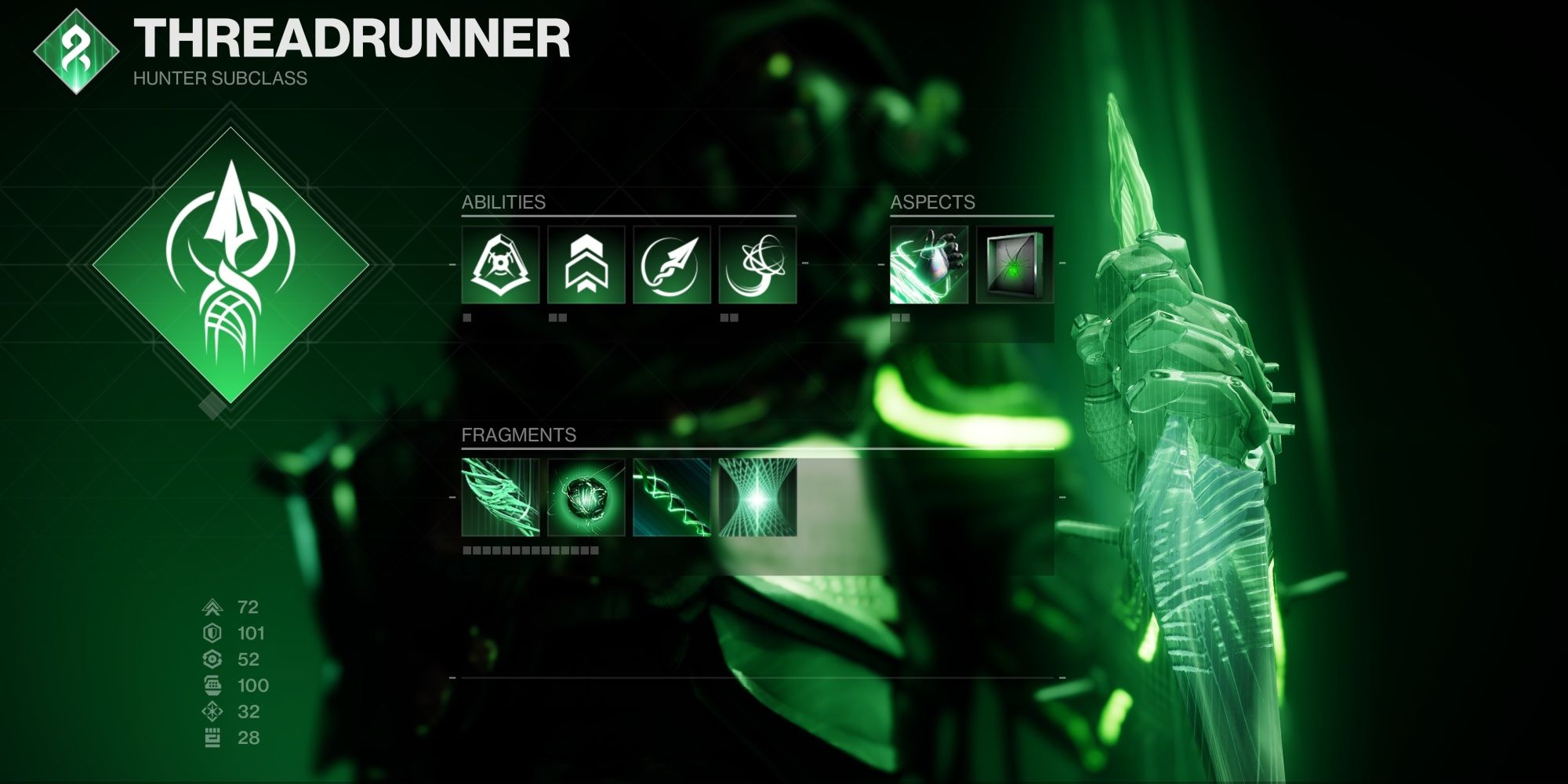
Task: Select the Silkstrike super ability icon
Action: tap(502, 267)
